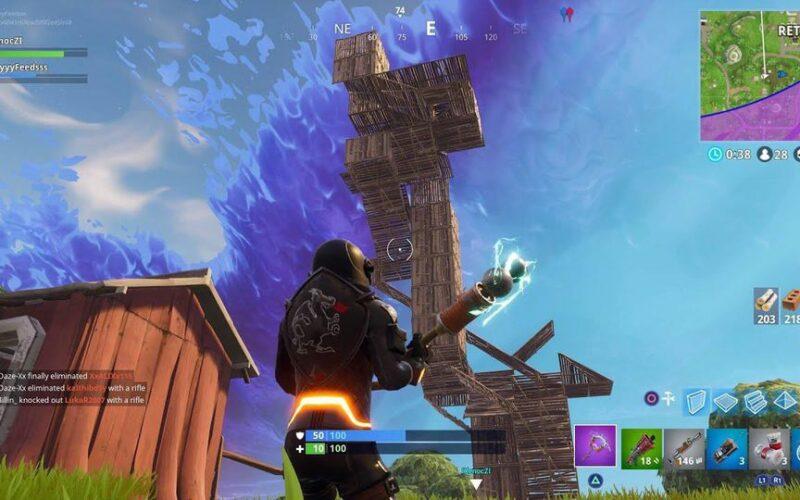The height and width of the screenshot is (500, 800).
Task: Select the pickaxe slot in the hotbar
Action: [595, 446]
